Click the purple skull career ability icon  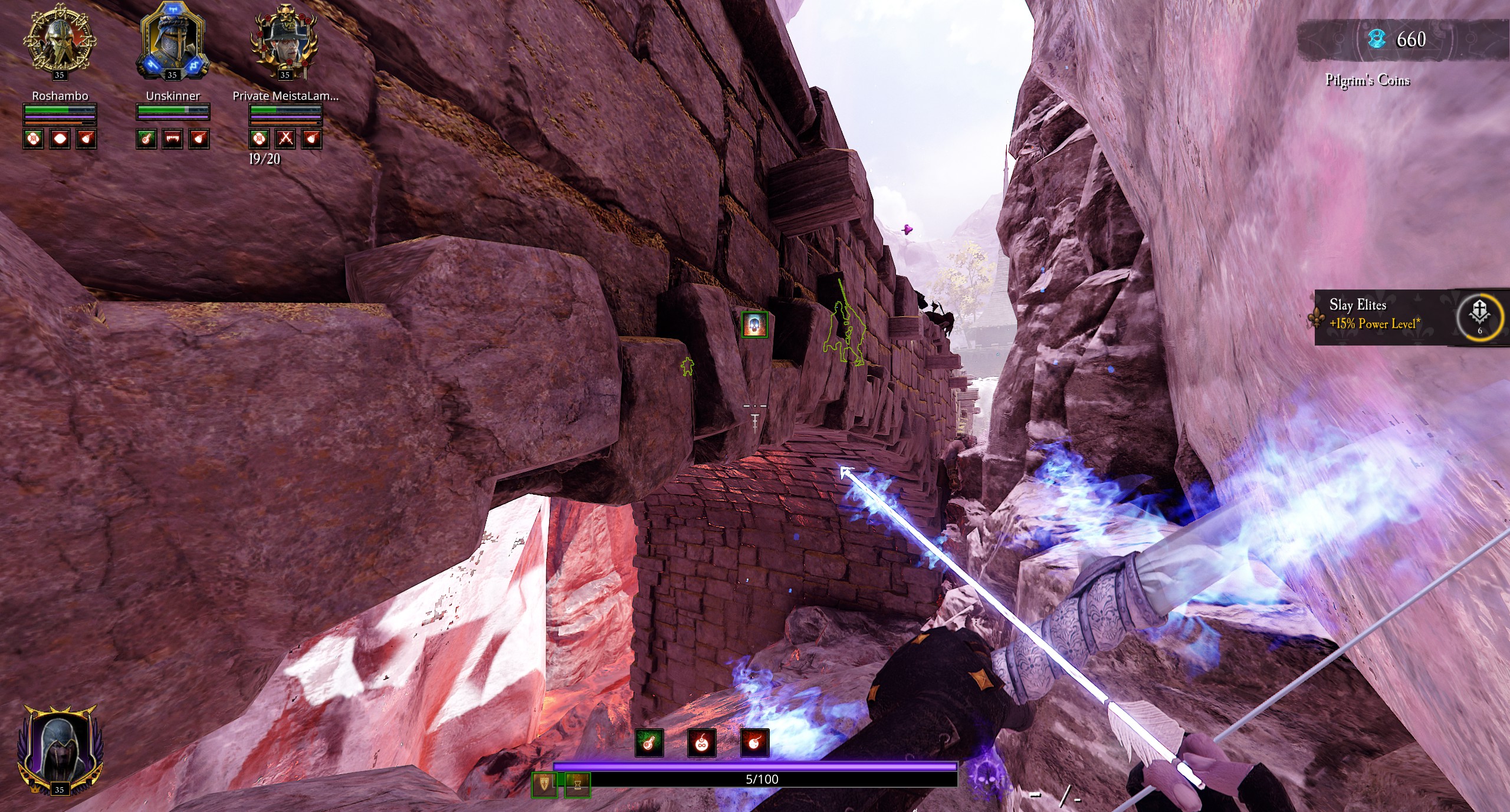(983, 771)
